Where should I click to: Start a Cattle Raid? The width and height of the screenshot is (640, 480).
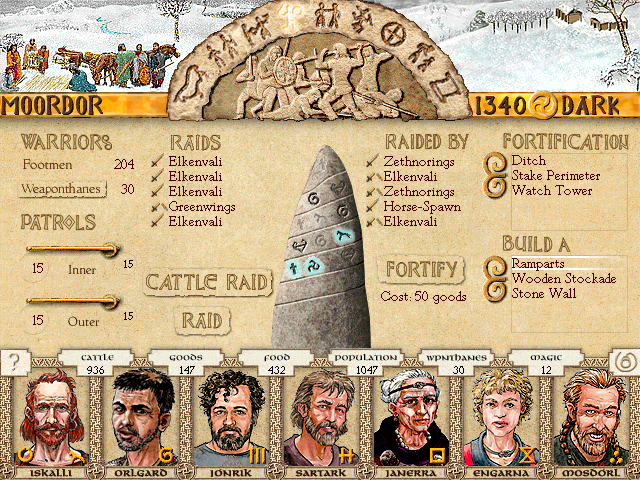[208, 282]
